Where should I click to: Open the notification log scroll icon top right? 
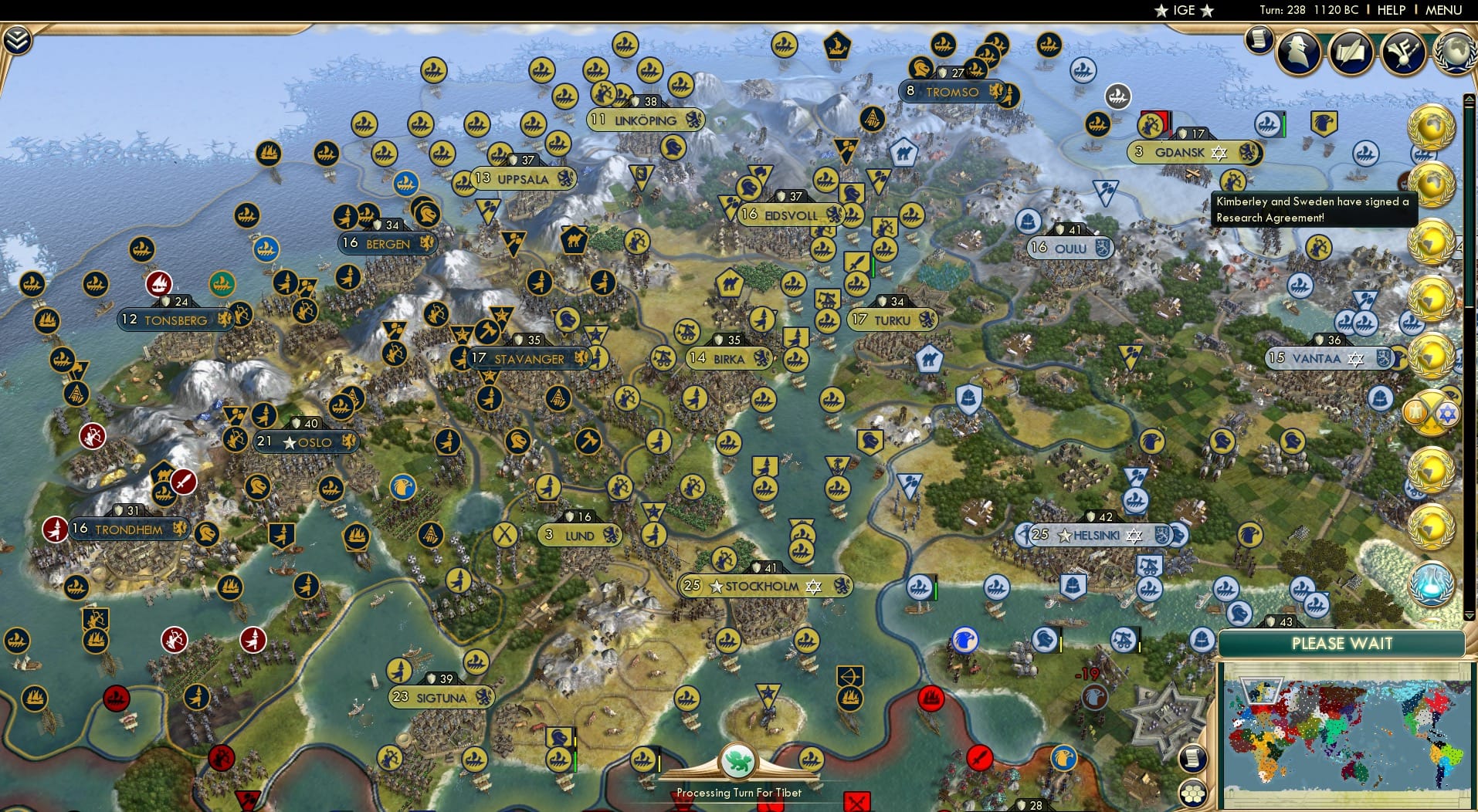click(1259, 40)
